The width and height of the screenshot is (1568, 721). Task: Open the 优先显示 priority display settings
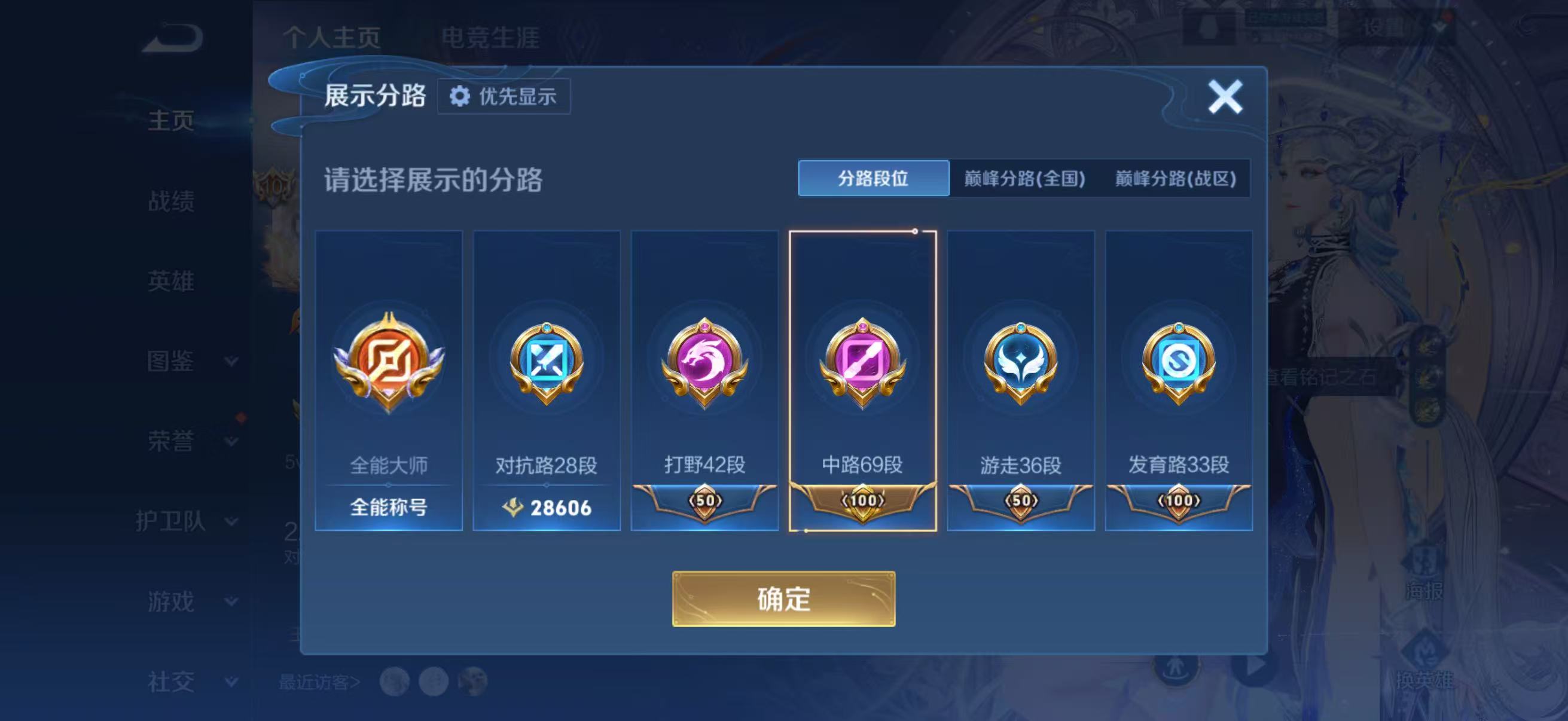coord(504,97)
